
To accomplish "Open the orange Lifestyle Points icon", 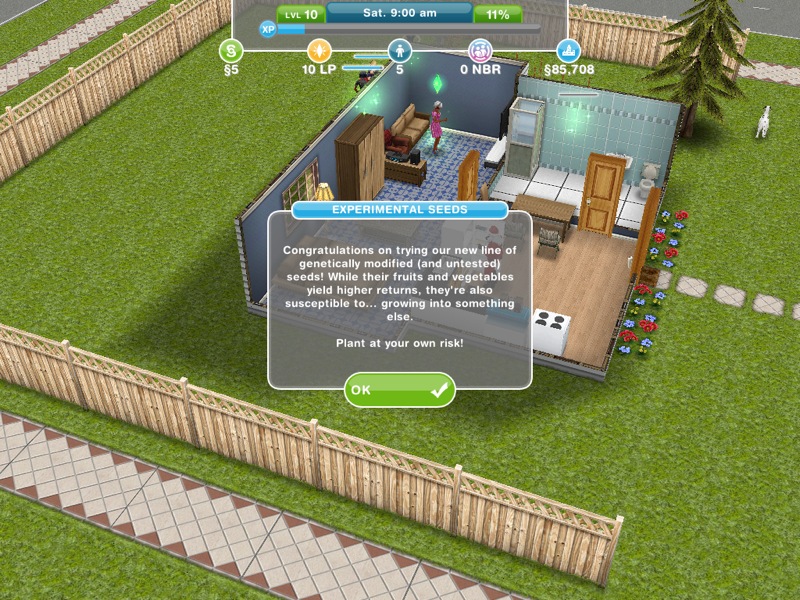I will (318, 50).
